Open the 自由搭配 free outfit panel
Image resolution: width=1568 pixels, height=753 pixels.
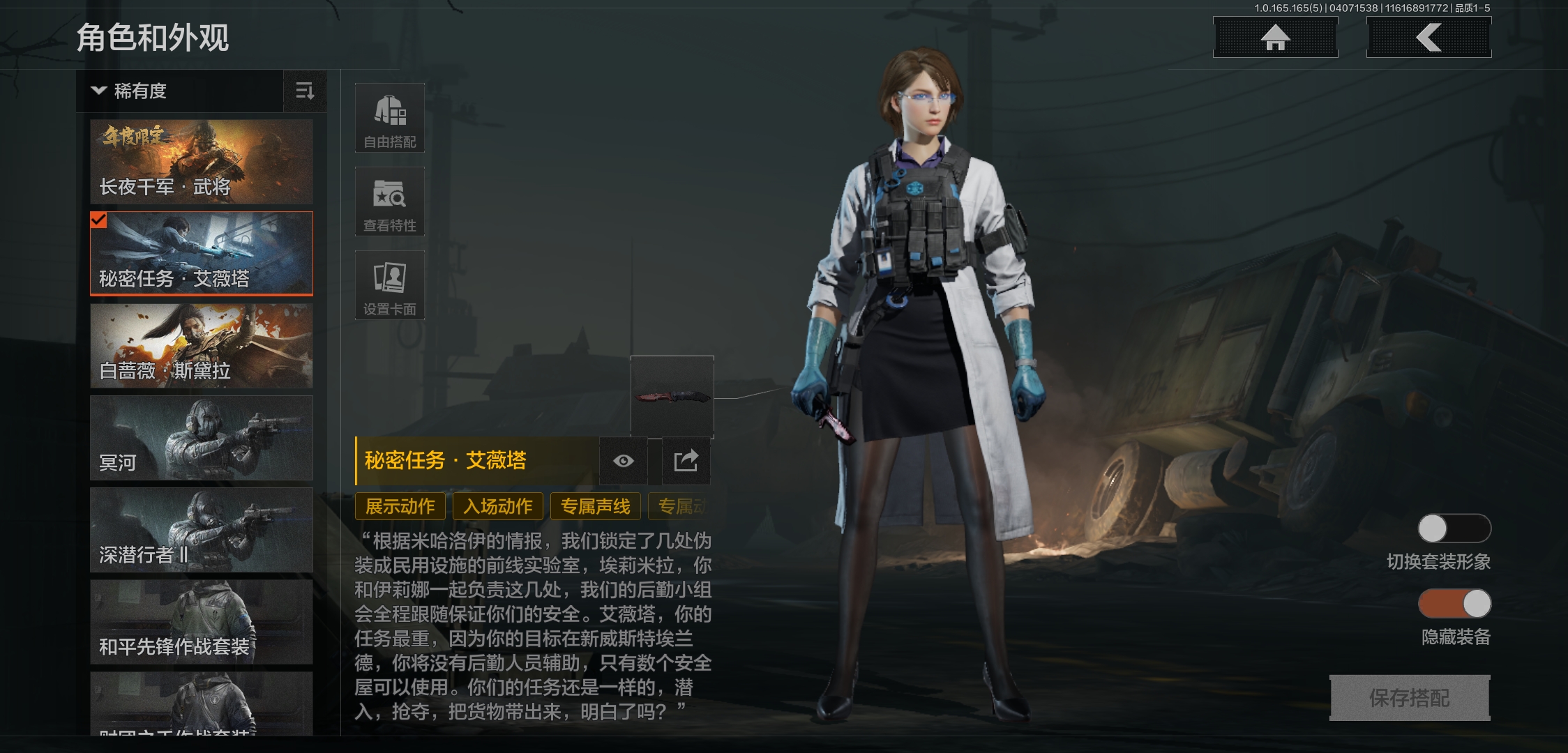coord(389,117)
